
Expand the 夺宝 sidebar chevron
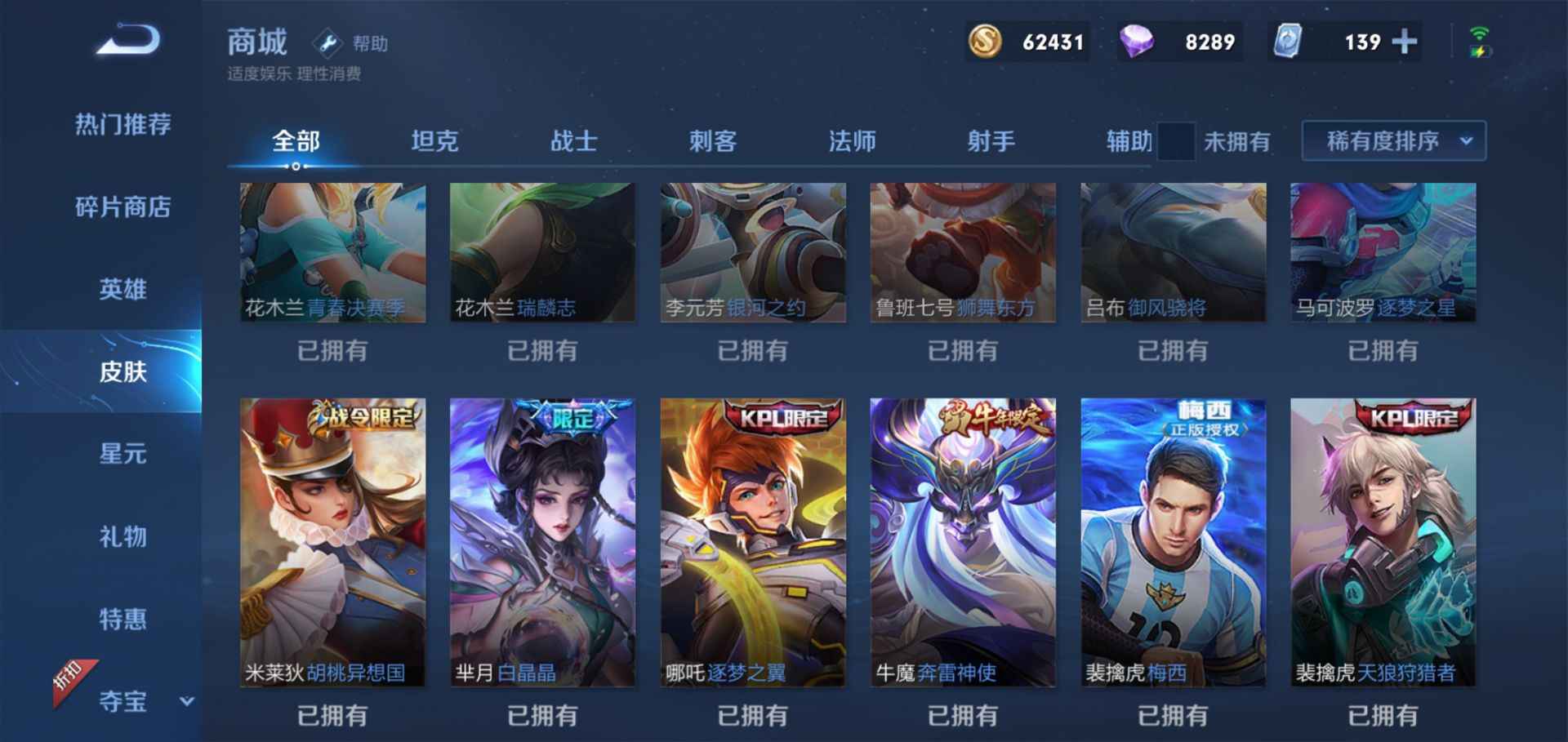coord(188,700)
